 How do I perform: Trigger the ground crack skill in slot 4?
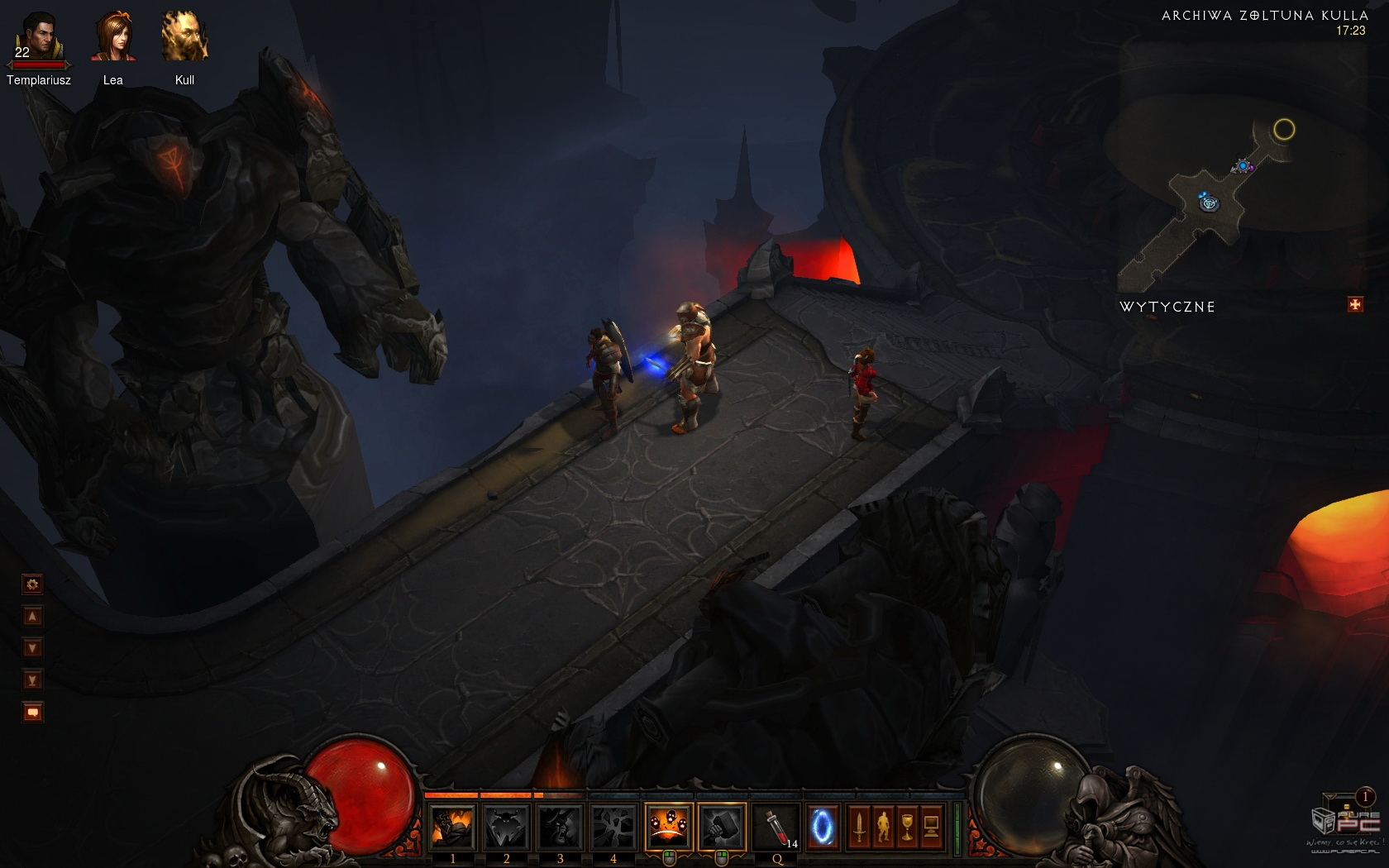pos(613,827)
